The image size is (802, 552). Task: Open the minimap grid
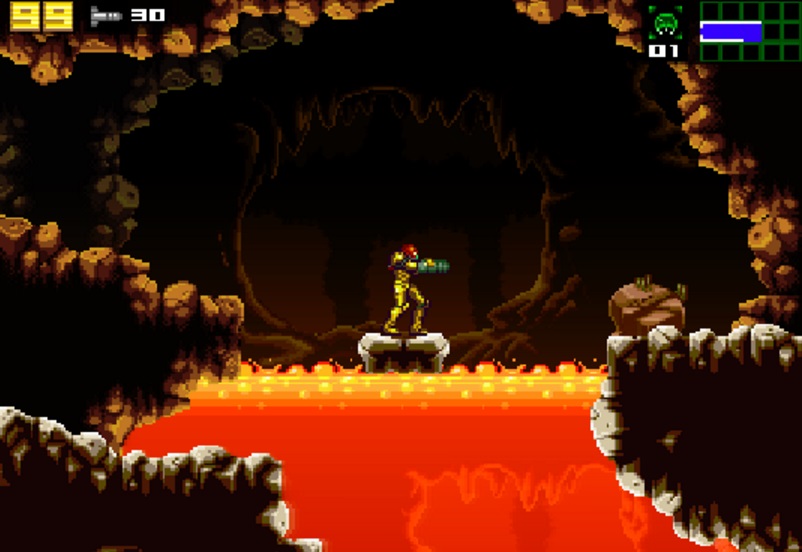[x=750, y=31]
